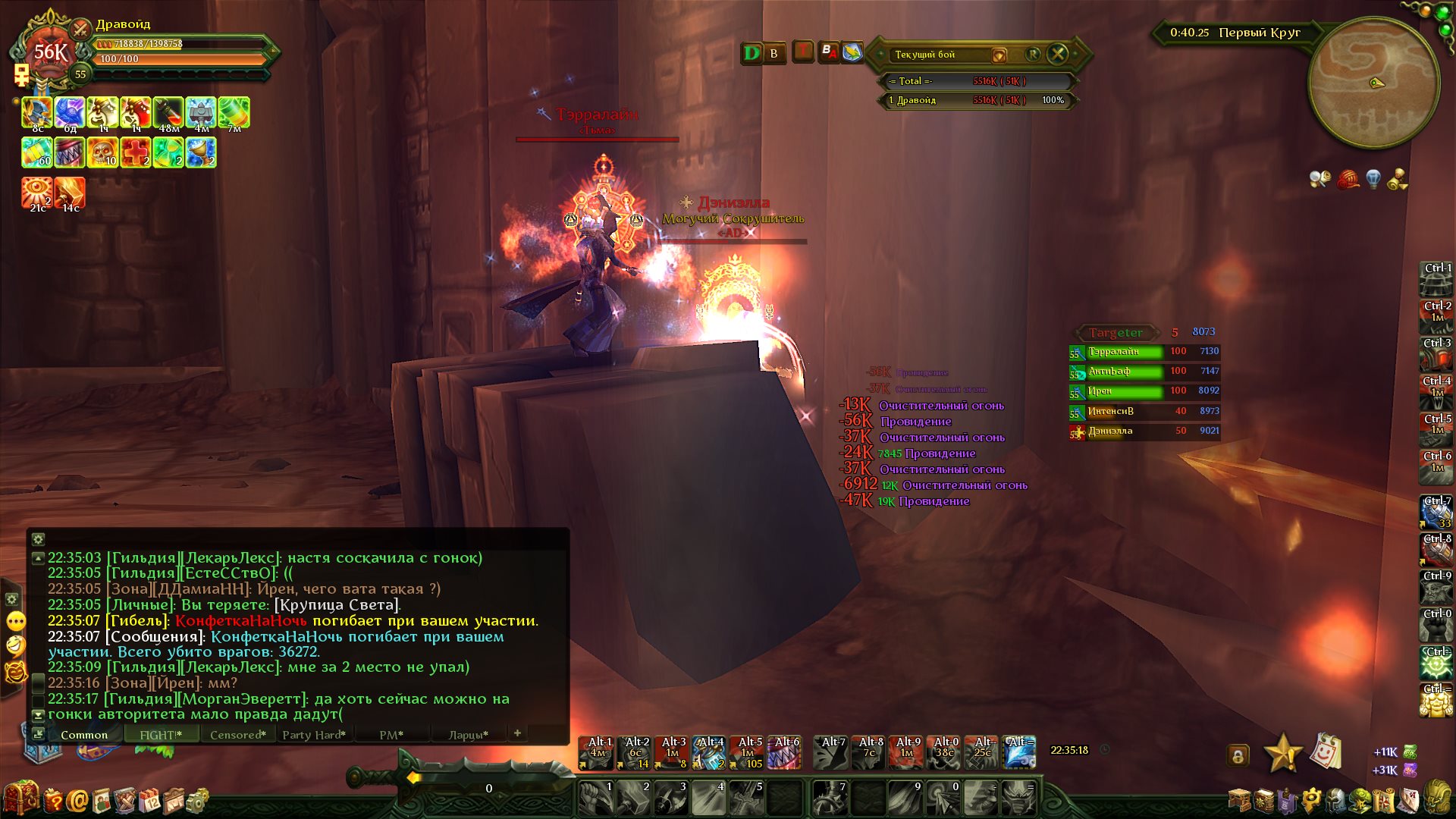
Task: Add a new chat tab with plus button
Action: click(517, 733)
